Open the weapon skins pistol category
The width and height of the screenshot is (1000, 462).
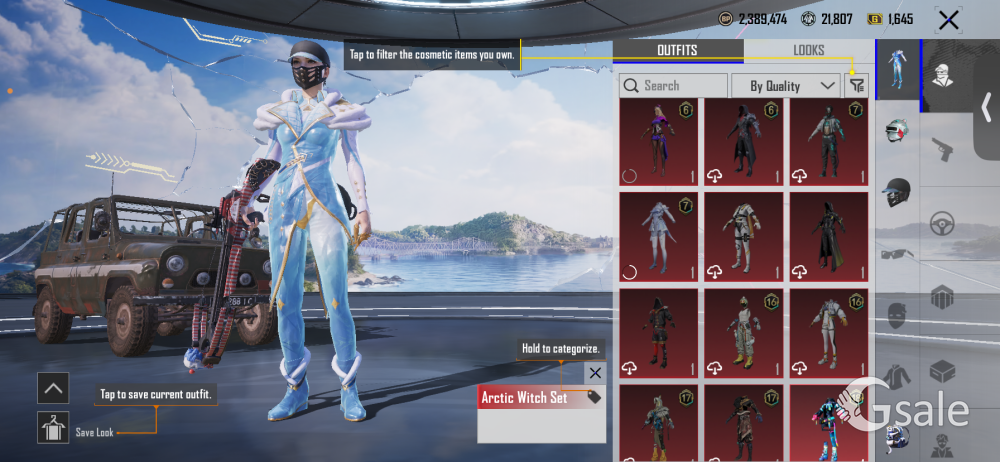(942, 150)
